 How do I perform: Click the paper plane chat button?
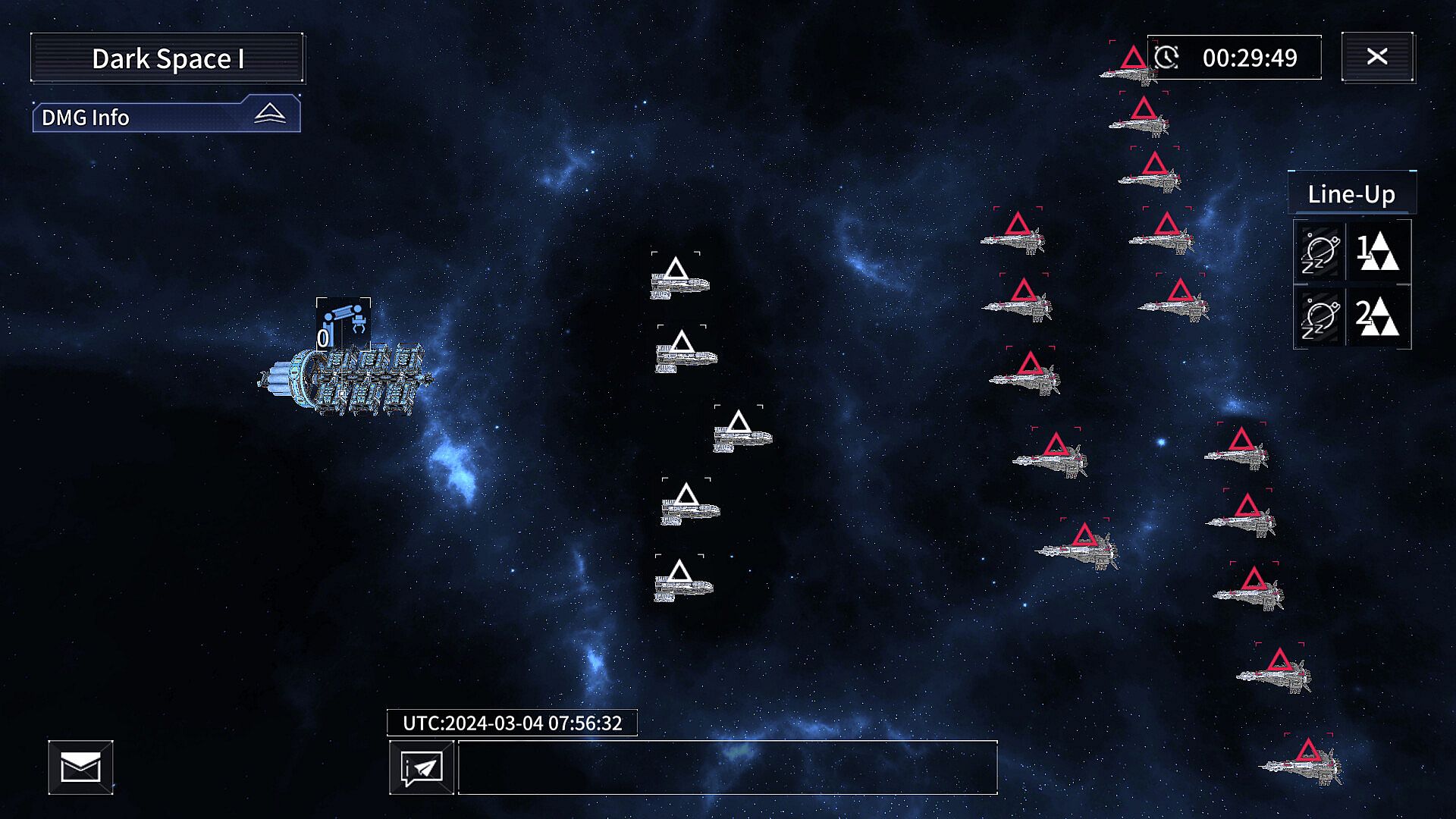tap(422, 768)
